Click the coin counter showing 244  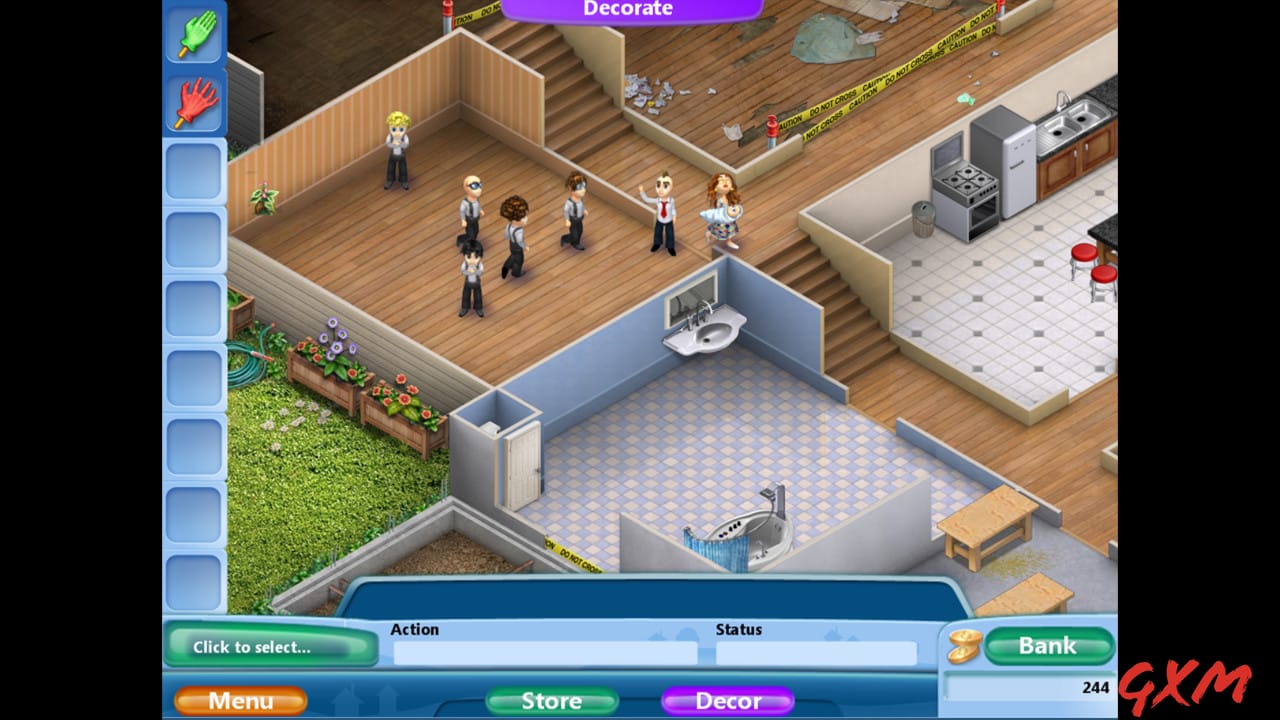coord(1094,687)
